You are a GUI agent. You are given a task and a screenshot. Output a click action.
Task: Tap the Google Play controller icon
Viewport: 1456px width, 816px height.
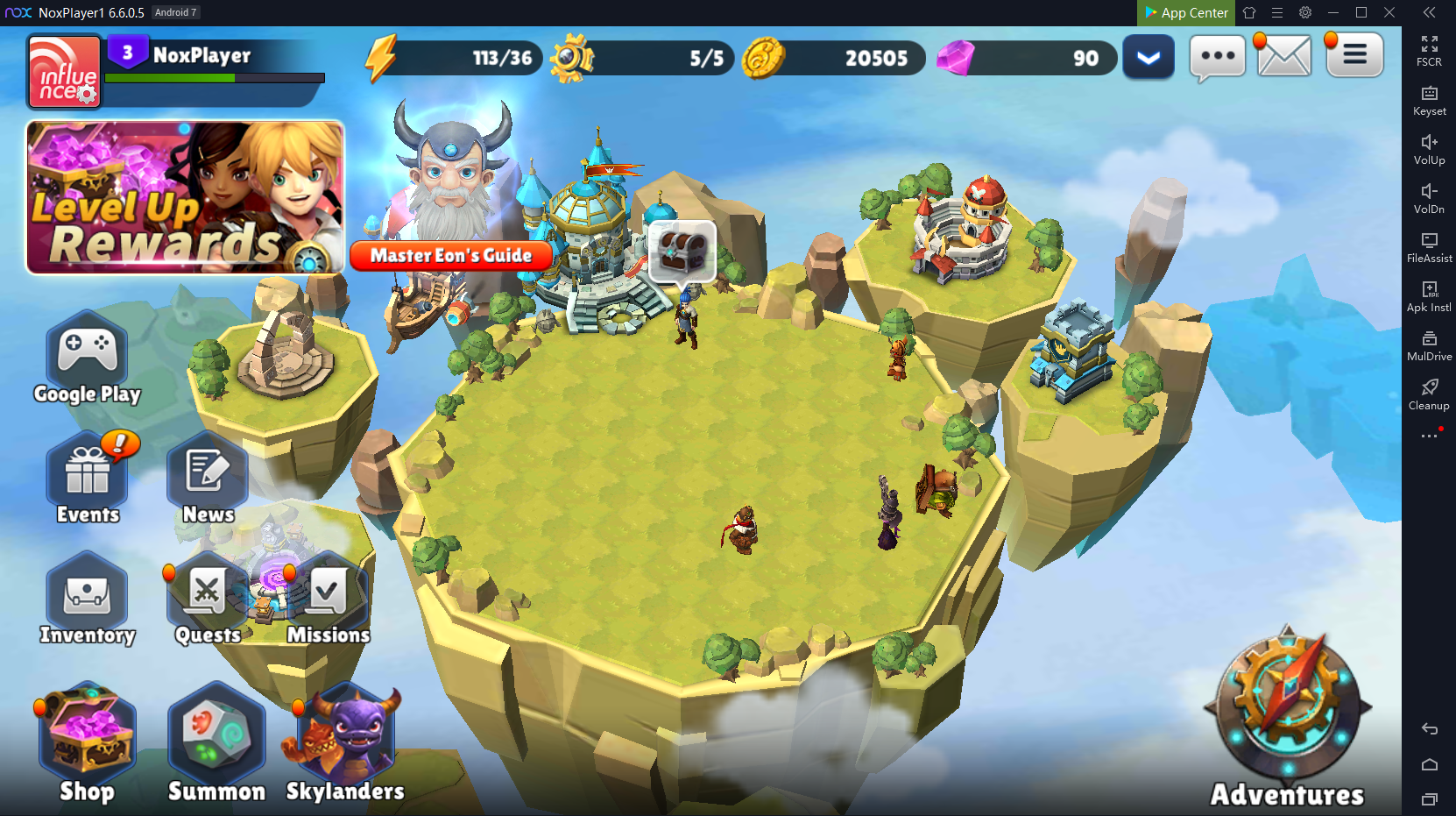click(87, 352)
